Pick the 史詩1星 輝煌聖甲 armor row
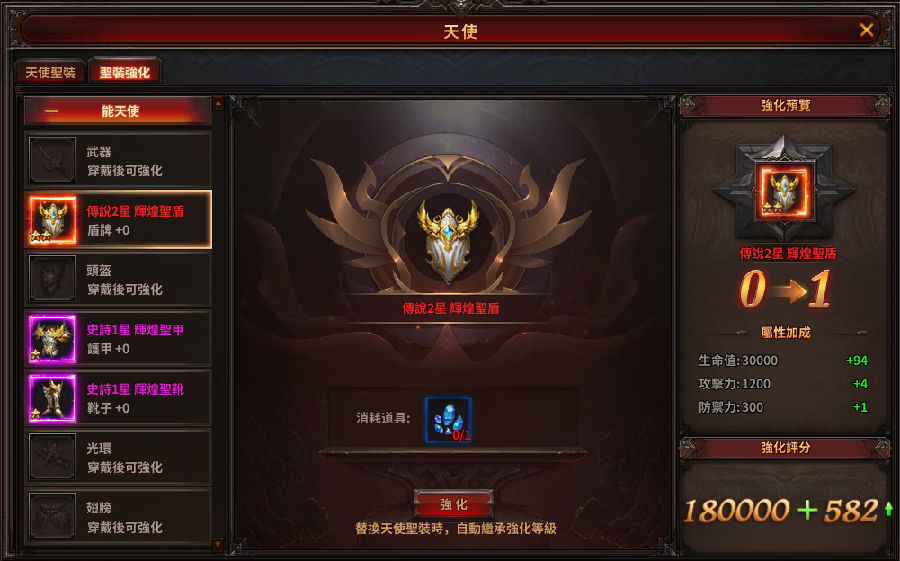900x561 pixels. 118,338
